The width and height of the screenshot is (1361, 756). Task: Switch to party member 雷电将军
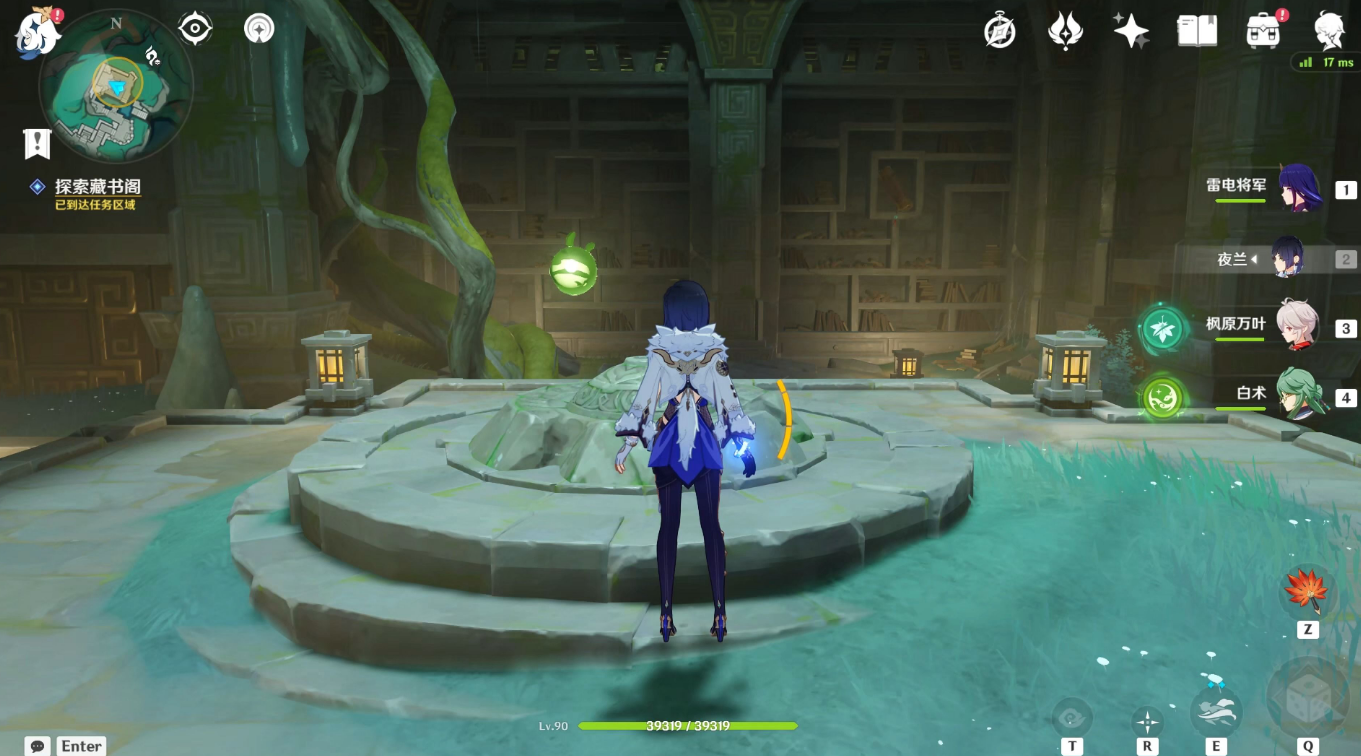[x=1299, y=188]
